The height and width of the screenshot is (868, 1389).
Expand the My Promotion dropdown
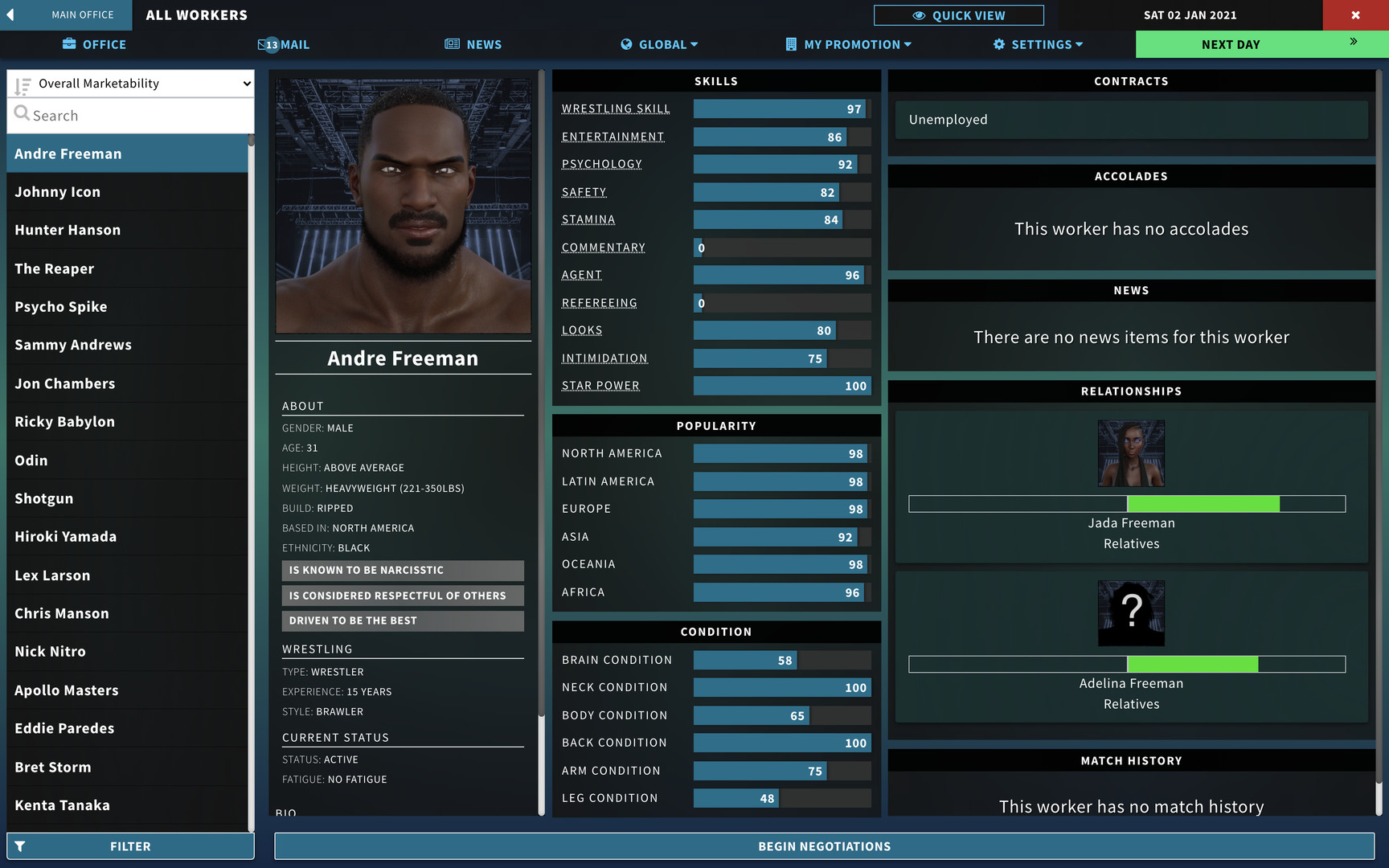(848, 44)
